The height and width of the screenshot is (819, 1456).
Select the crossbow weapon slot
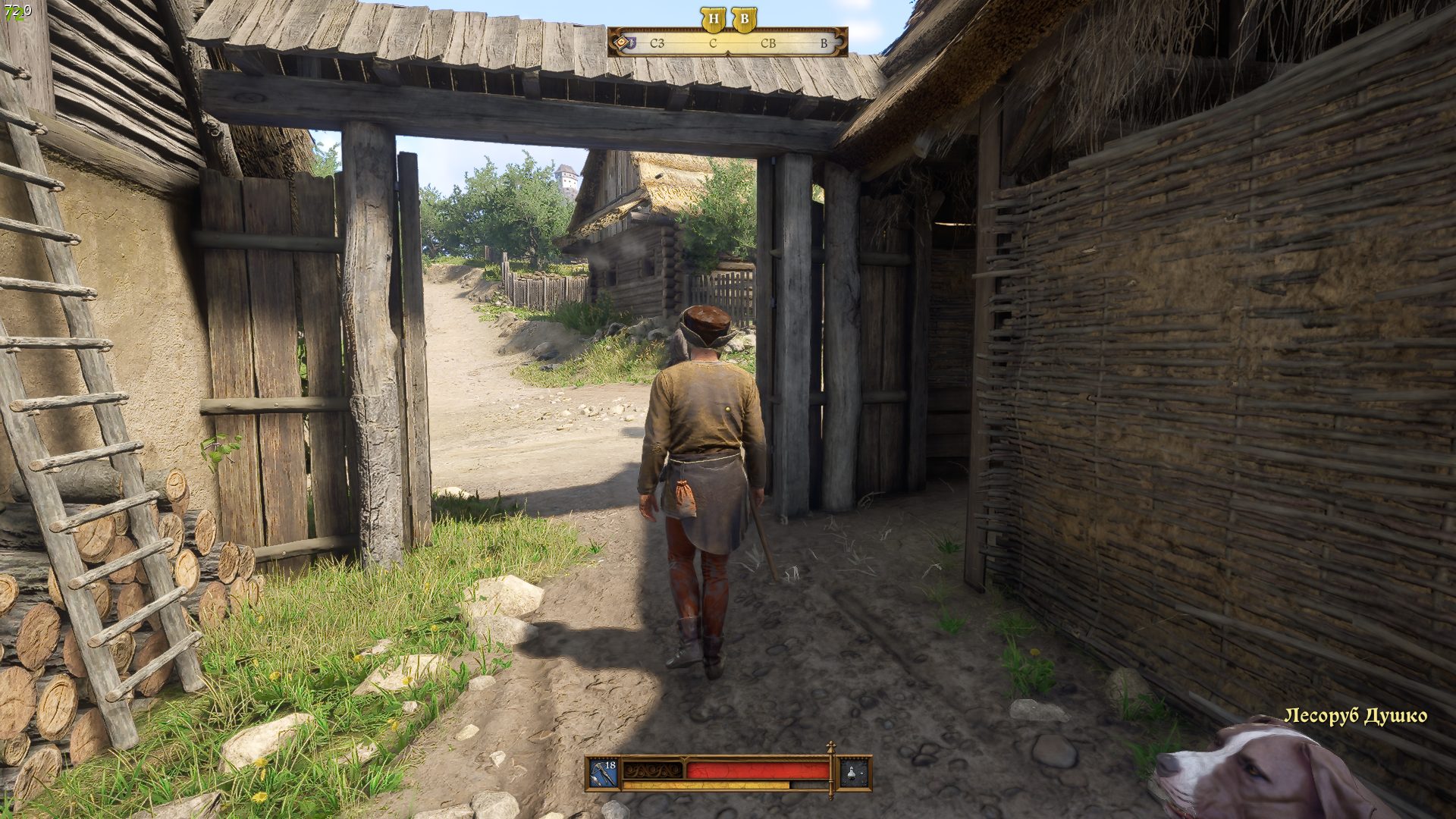(604, 773)
